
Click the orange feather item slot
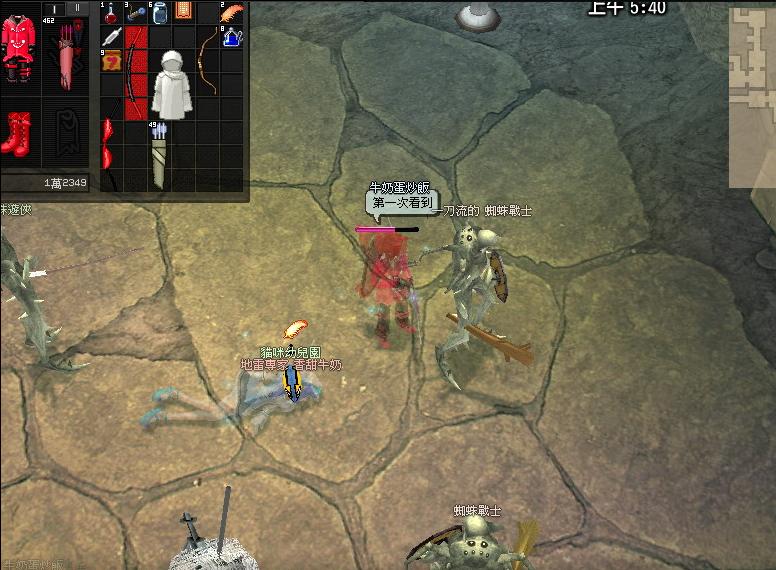coord(232,13)
